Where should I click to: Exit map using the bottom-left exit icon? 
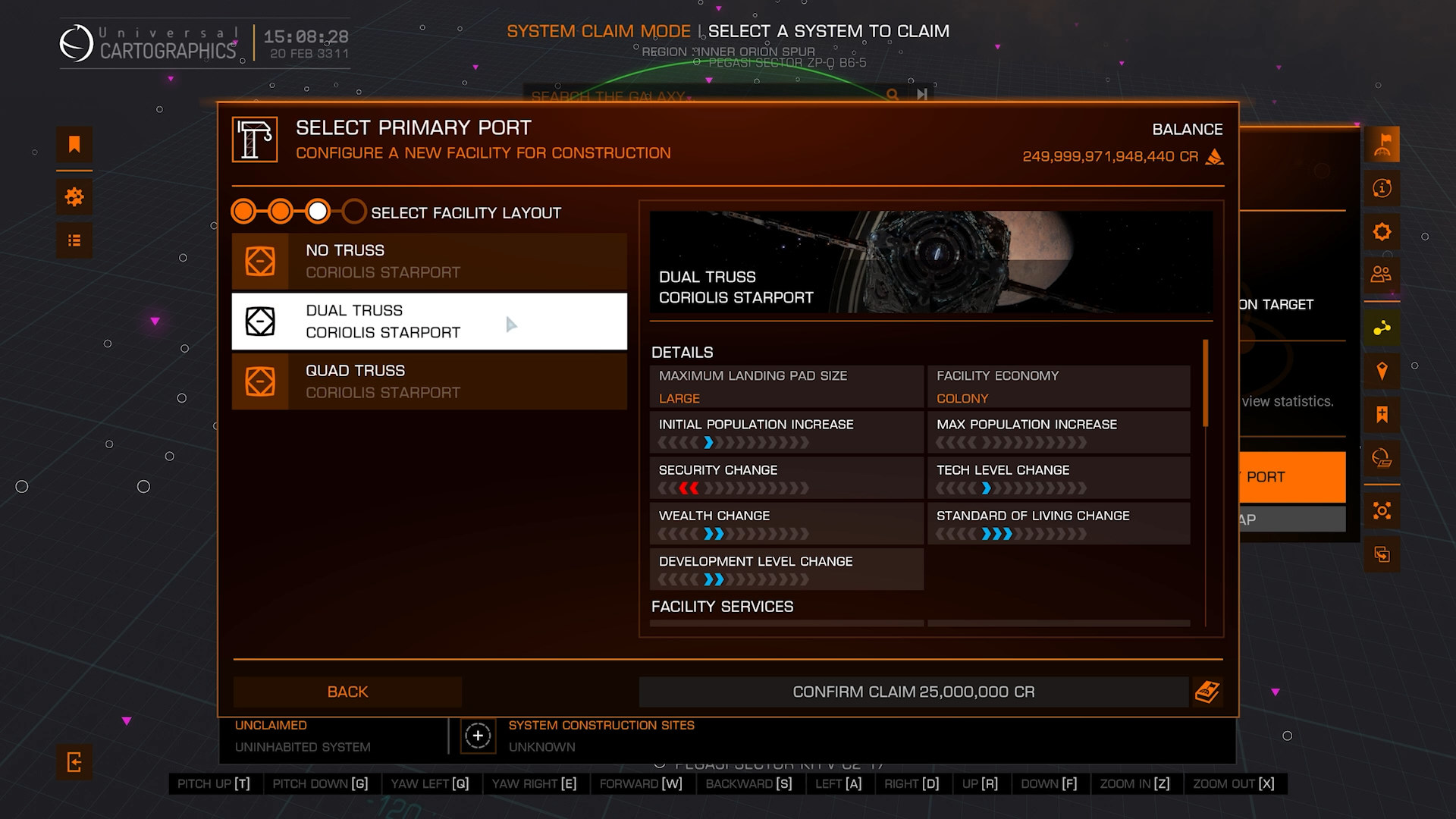(74, 761)
